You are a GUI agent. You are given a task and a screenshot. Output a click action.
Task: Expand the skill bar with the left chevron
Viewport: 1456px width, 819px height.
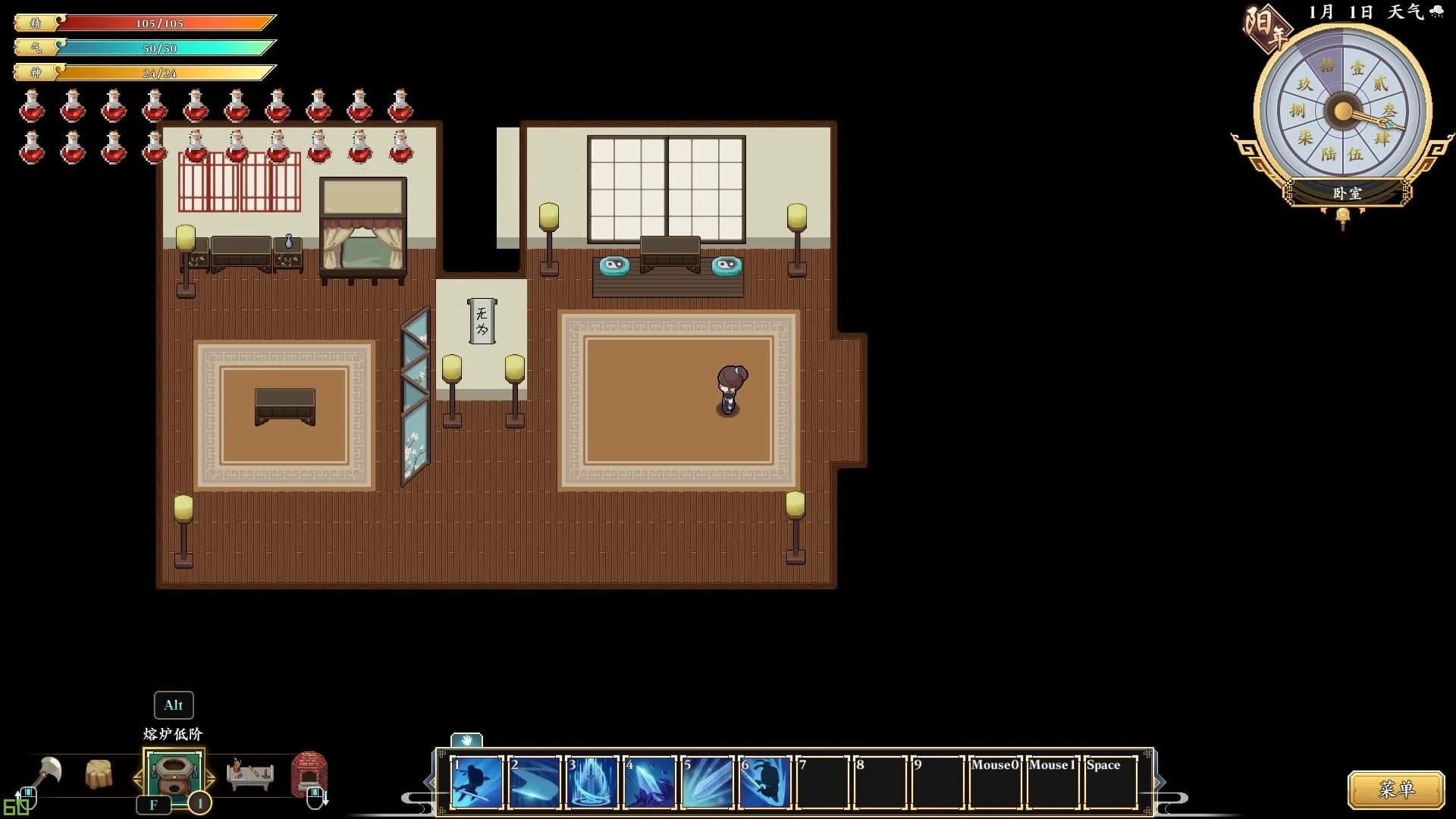pyautogui.click(x=427, y=781)
